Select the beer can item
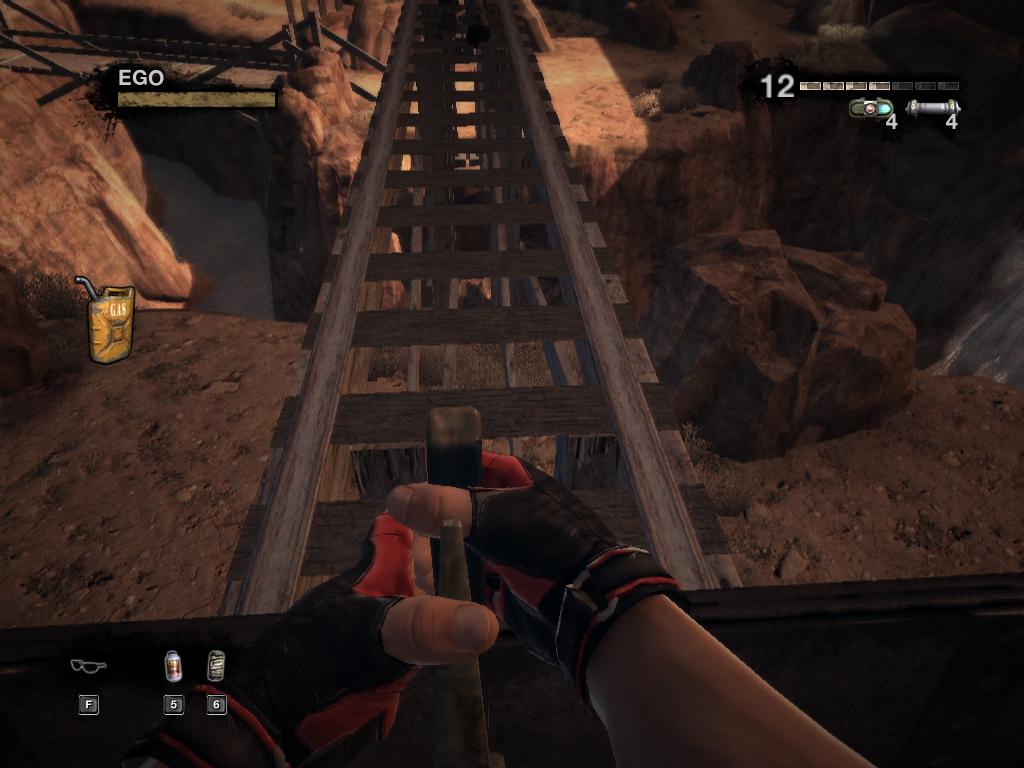1024x768 pixels. 215,666
